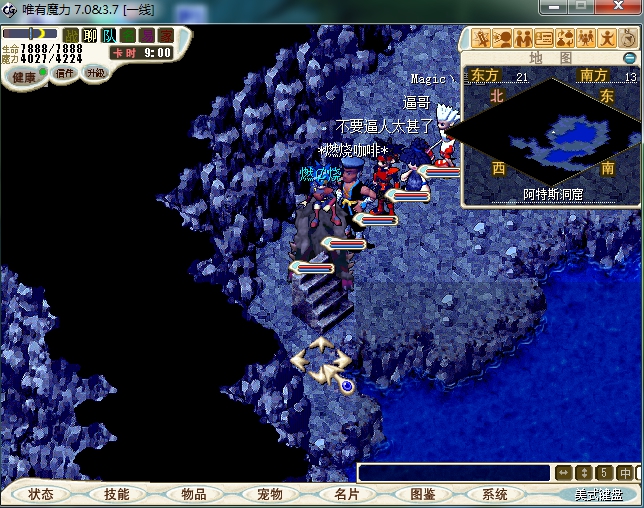
Task: Open the 宠物 pet menu
Action: (x=270, y=494)
